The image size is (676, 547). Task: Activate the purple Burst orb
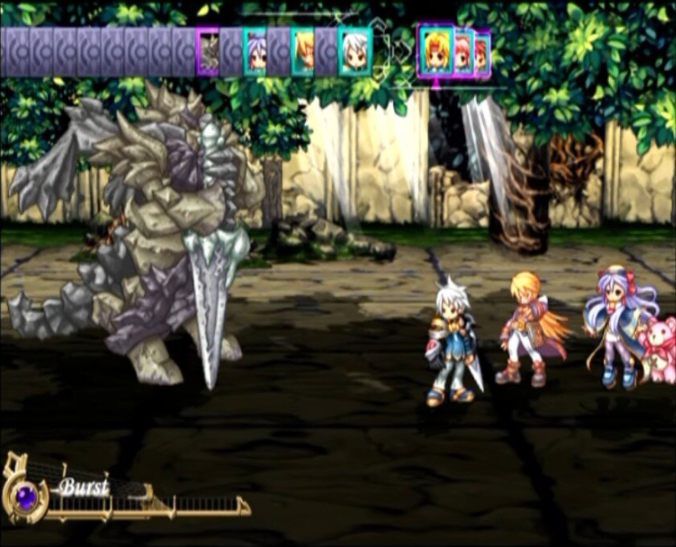click(23, 494)
